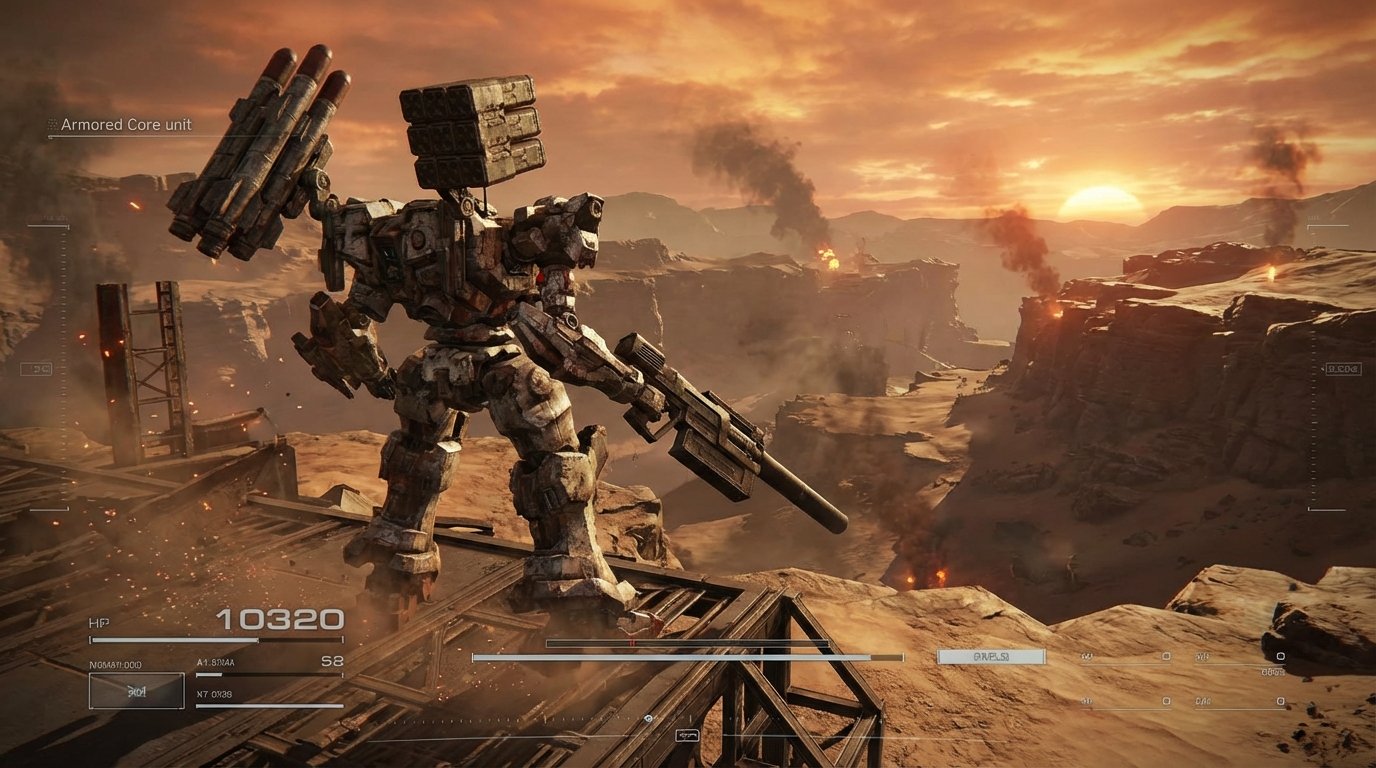Screen dimensions: 1376x768
Task: Select the top-right weapon slot square icon
Action: coord(1280,655)
